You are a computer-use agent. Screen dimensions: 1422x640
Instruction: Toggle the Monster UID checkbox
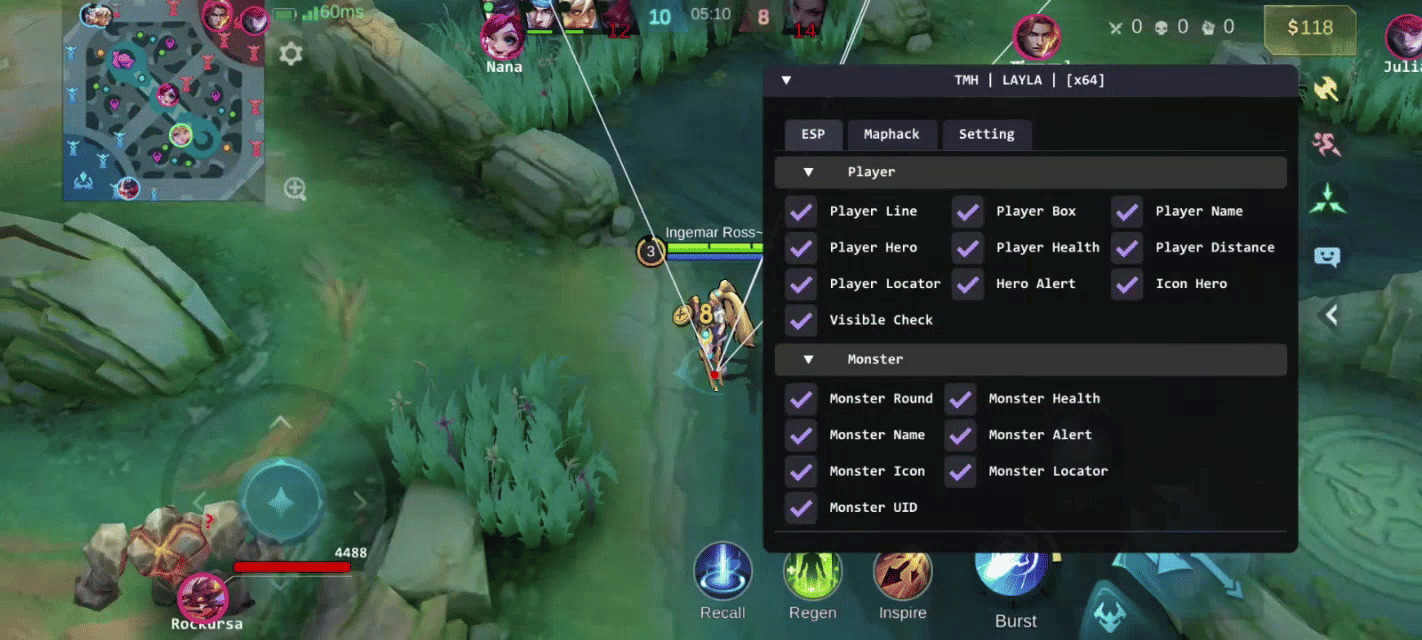point(801,508)
